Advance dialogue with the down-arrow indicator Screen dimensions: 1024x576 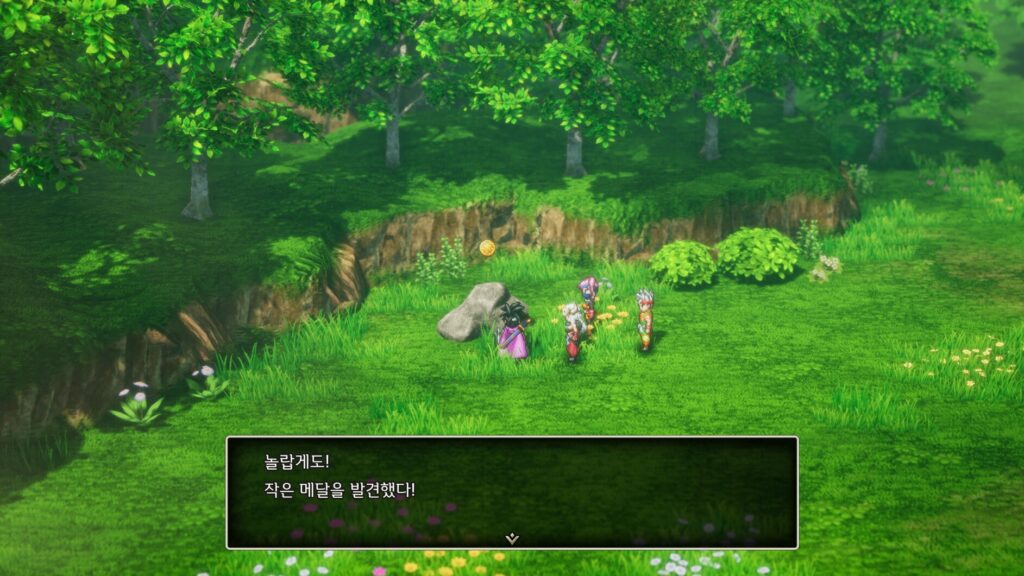(512, 538)
